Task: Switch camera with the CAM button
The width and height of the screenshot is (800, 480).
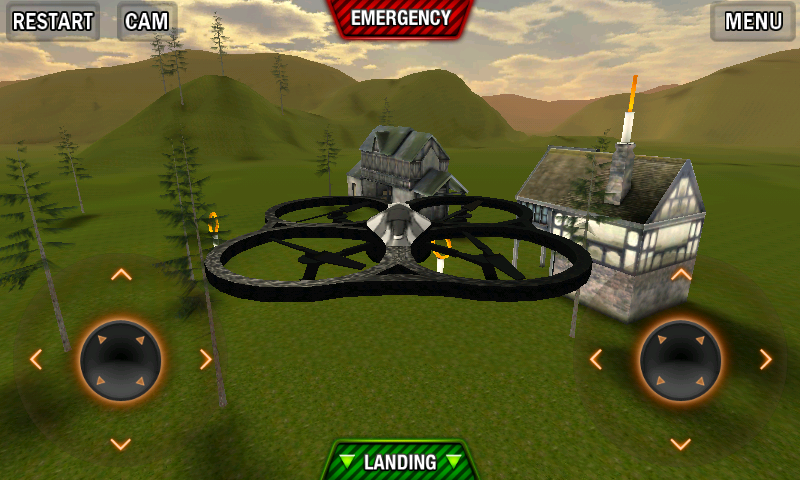Action: (146, 22)
